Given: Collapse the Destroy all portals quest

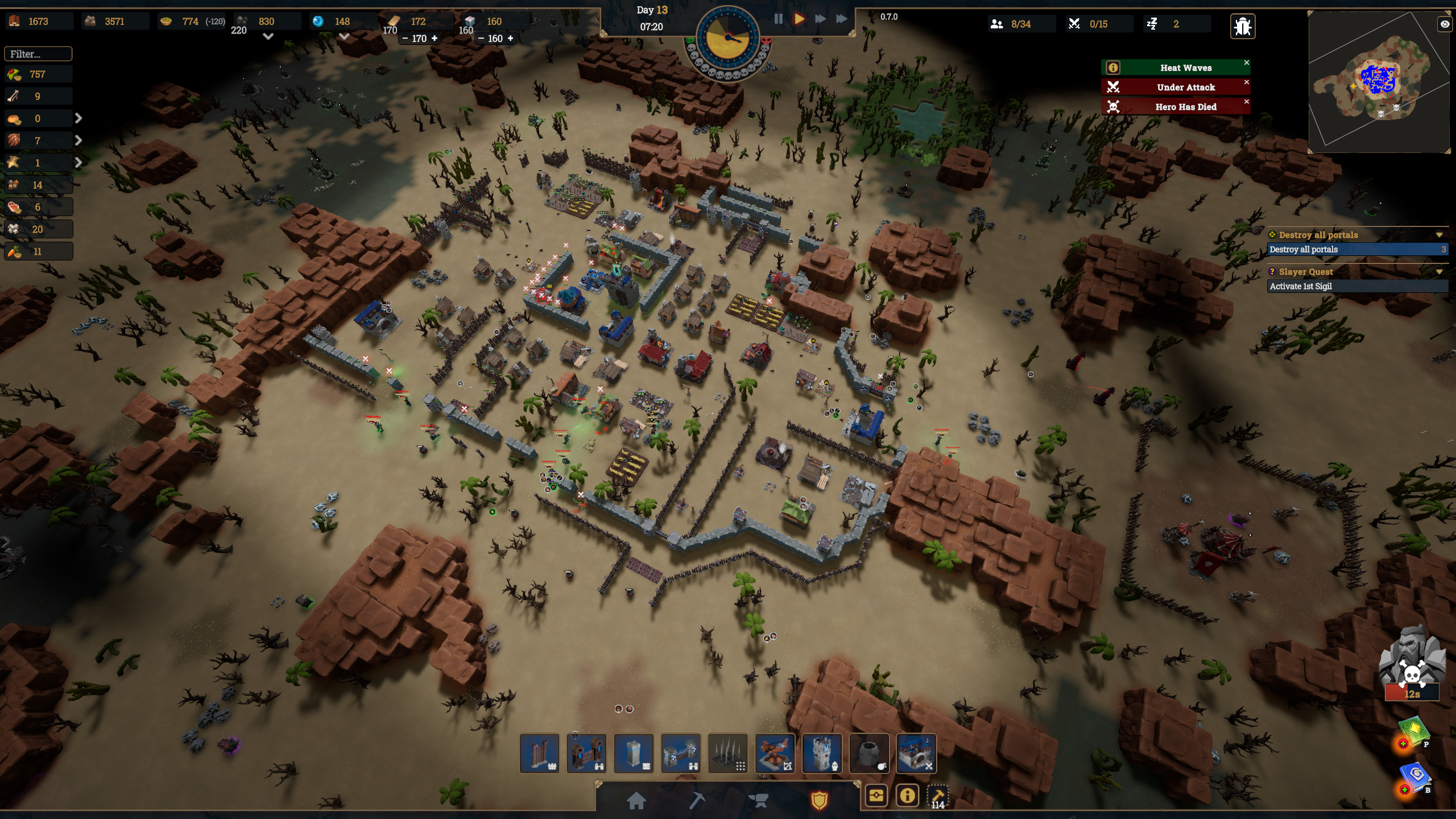Looking at the screenshot, I should tap(1439, 235).
